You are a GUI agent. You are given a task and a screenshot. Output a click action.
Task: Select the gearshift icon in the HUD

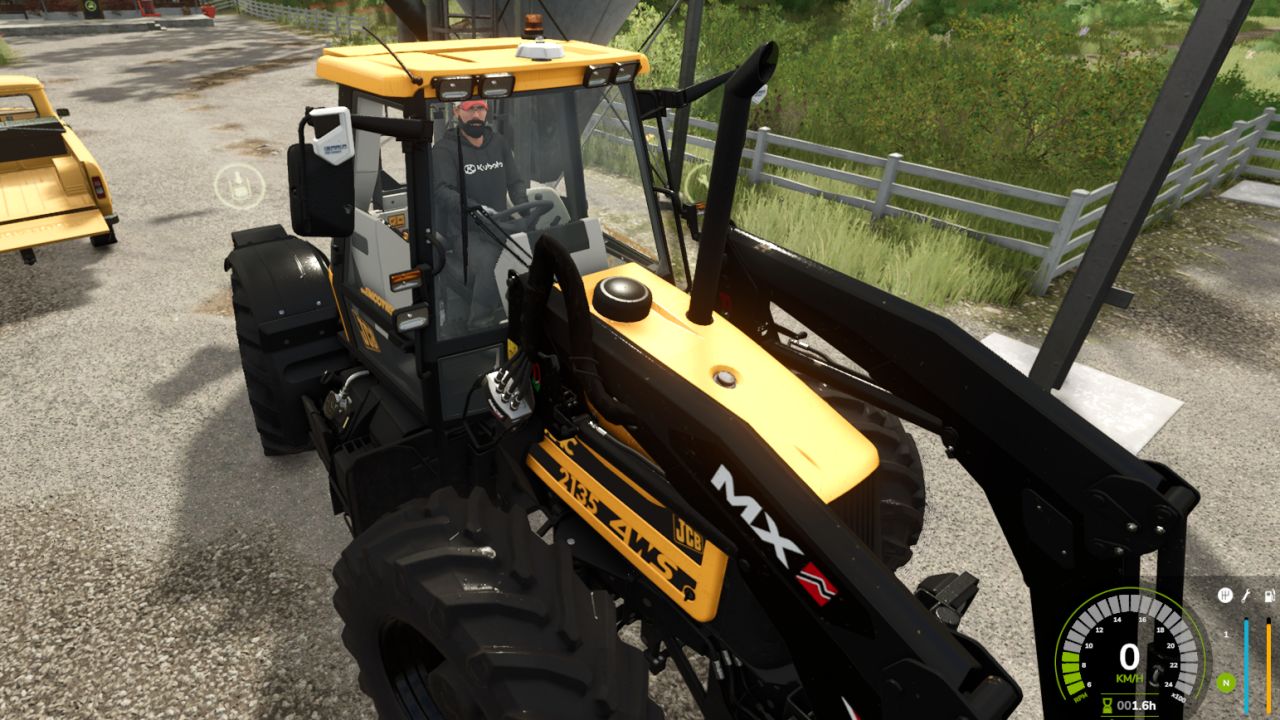[x=1226, y=595]
